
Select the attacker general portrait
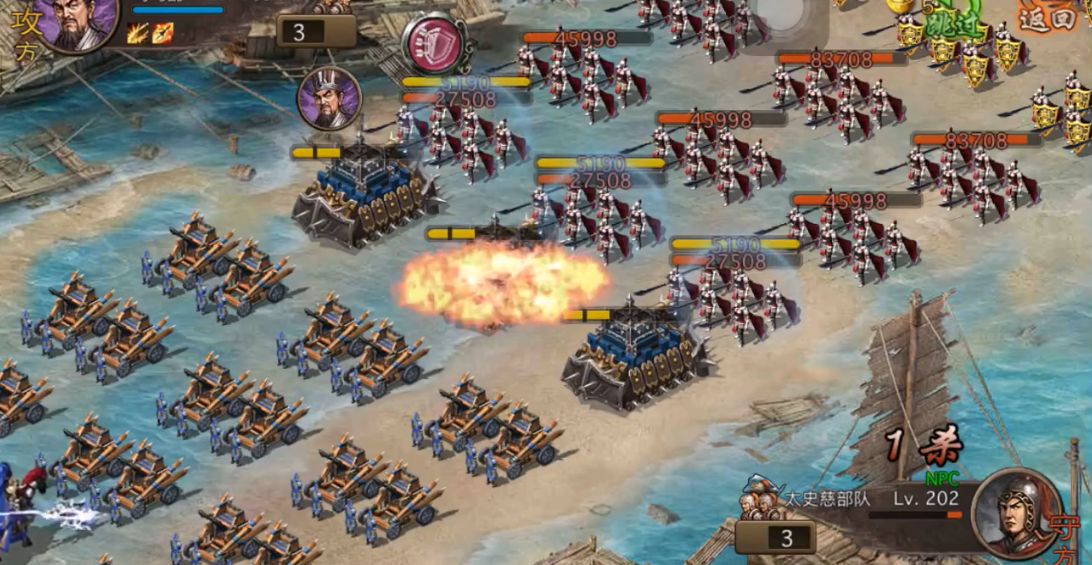(x=76, y=22)
